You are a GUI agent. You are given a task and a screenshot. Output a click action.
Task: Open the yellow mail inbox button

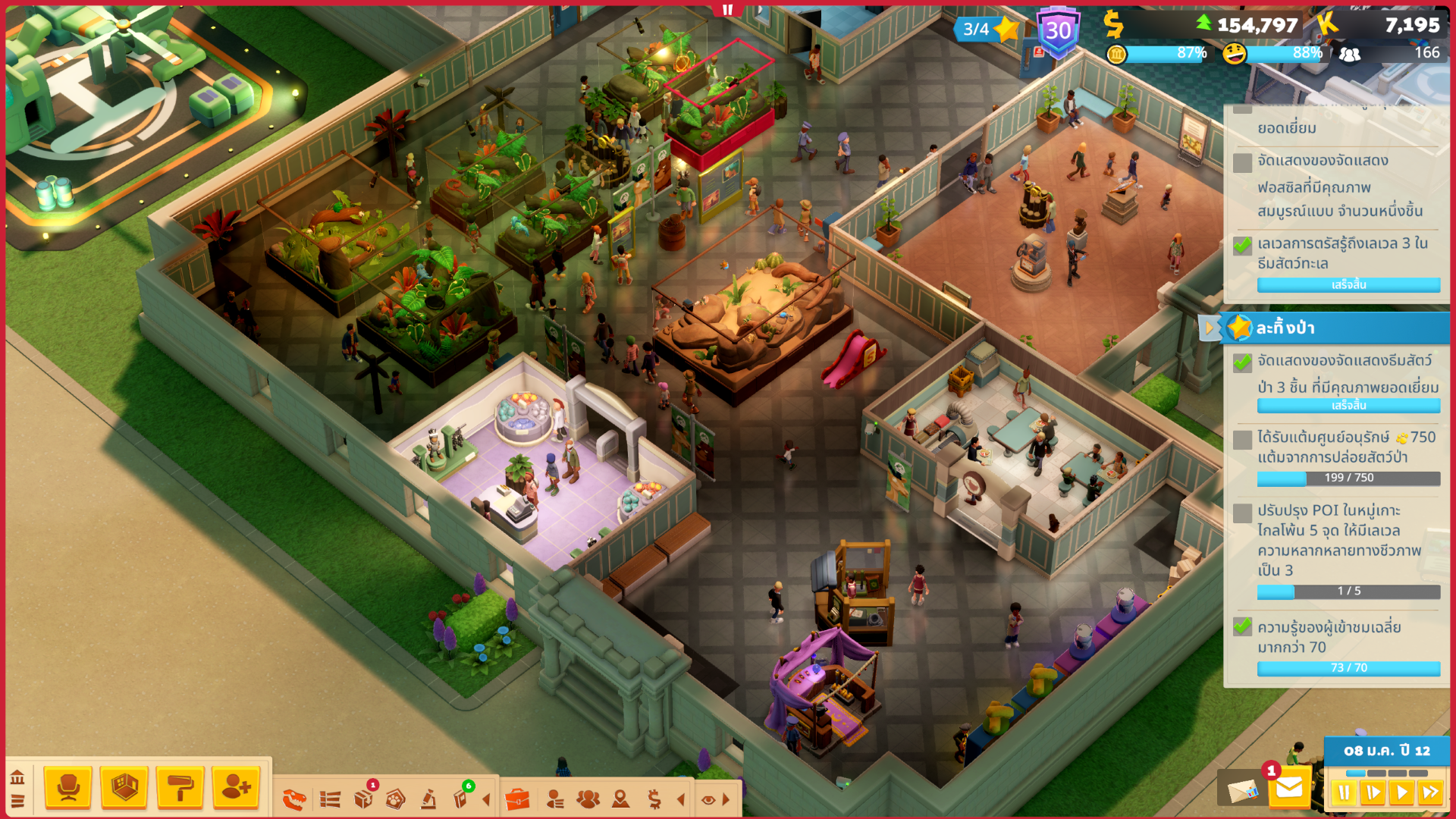coord(1289,789)
